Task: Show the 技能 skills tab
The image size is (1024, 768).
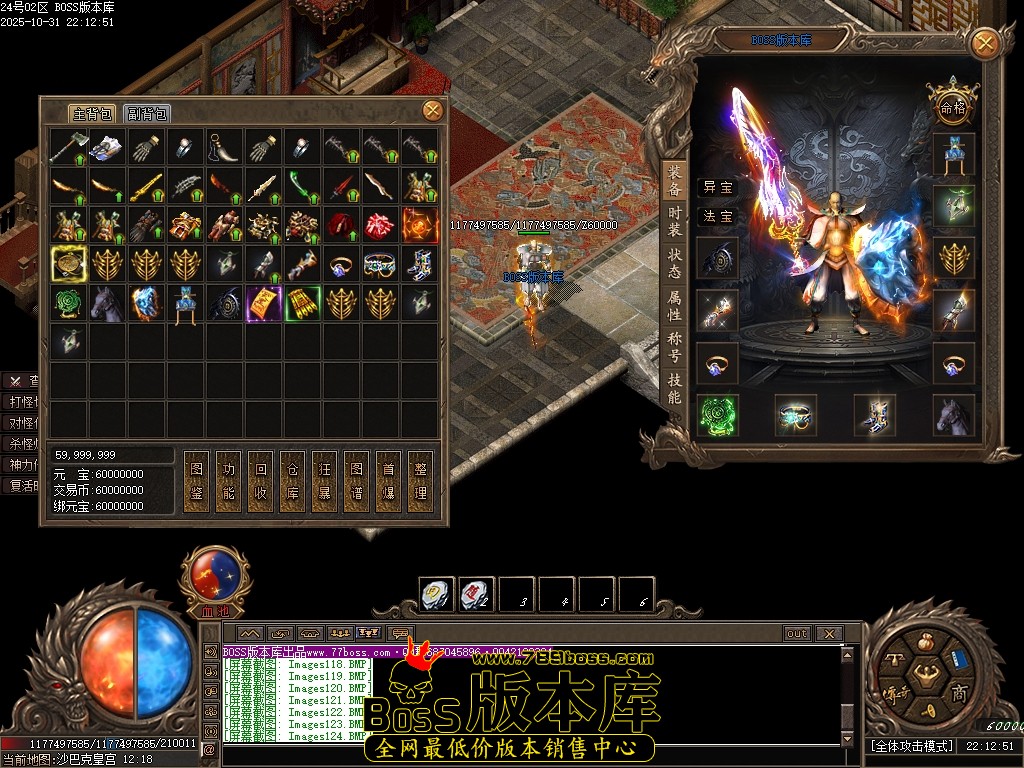Action: 675,389
